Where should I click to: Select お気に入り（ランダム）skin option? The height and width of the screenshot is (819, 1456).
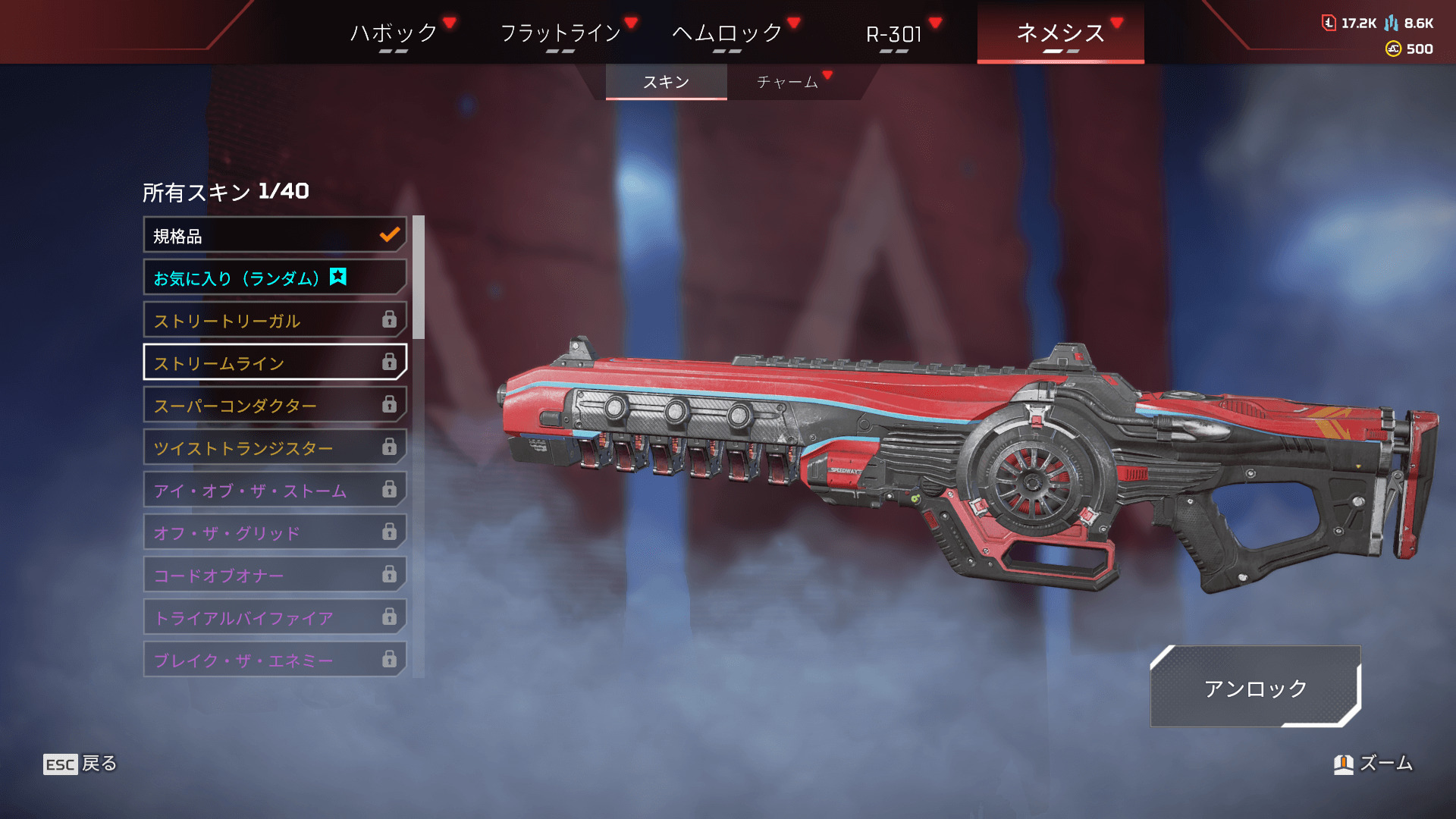(x=275, y=278)
